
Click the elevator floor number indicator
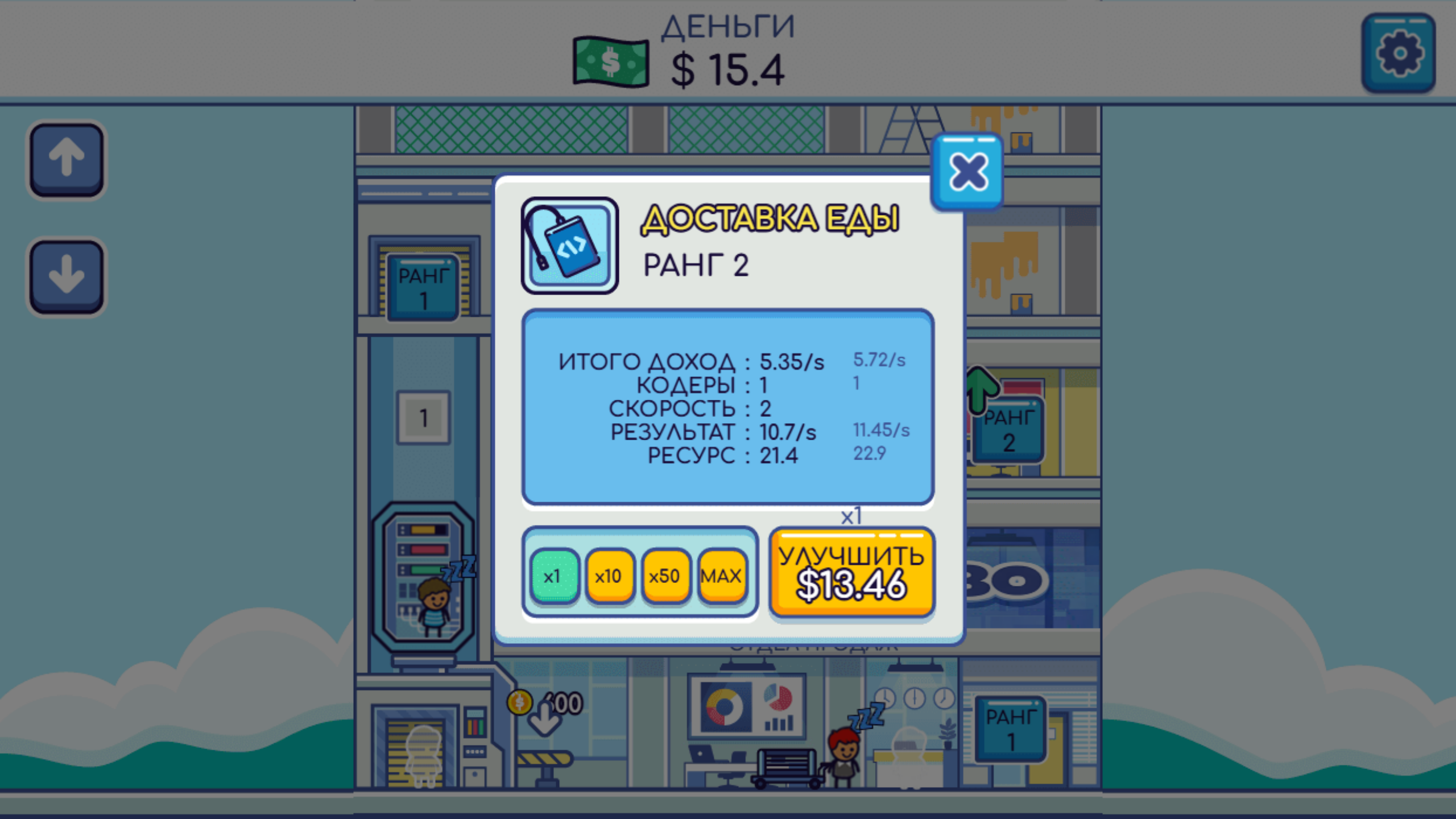click(x=423, y=417)
